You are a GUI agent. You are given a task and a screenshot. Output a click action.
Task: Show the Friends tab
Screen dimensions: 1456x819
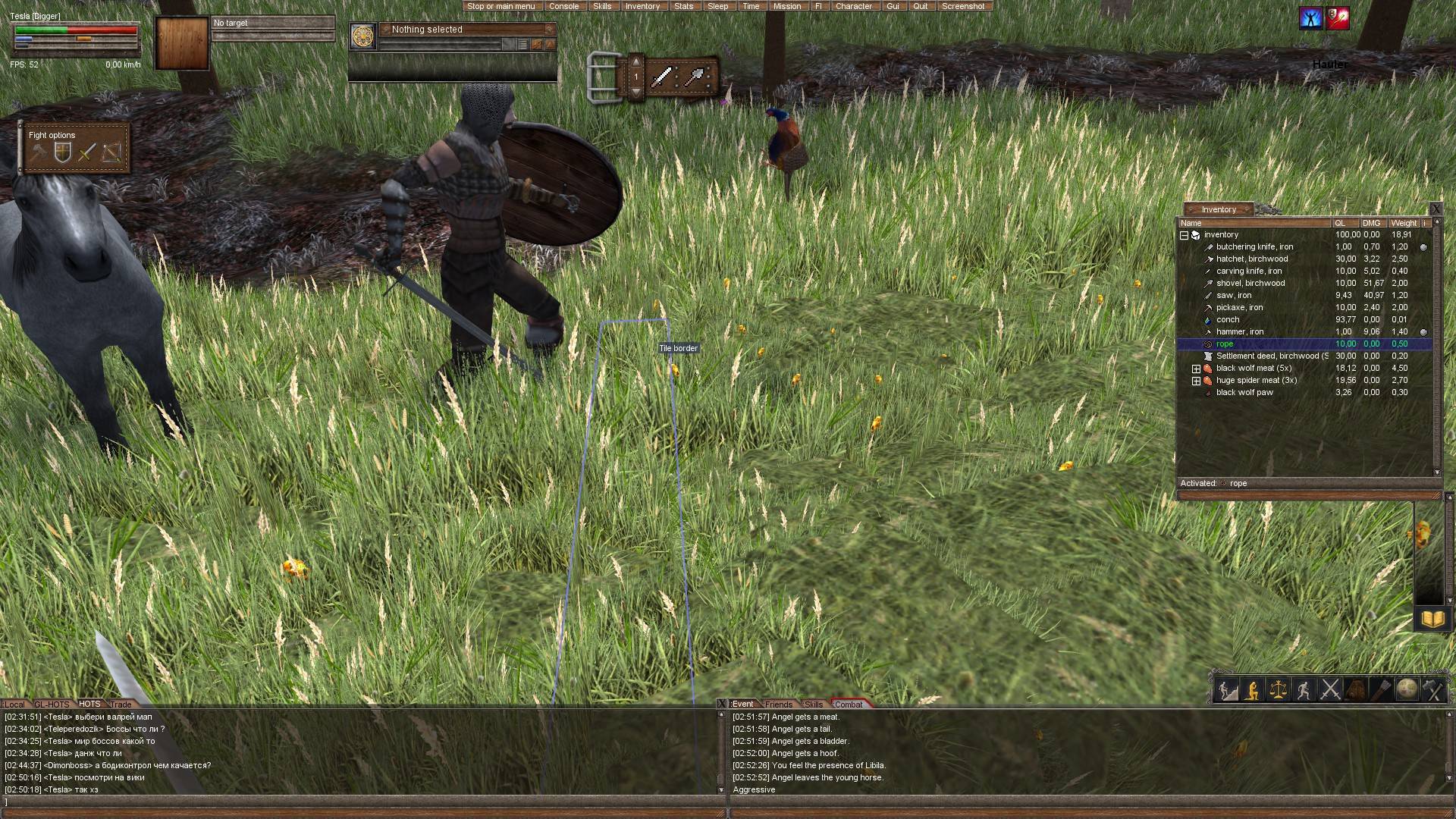tap(778, 704)
